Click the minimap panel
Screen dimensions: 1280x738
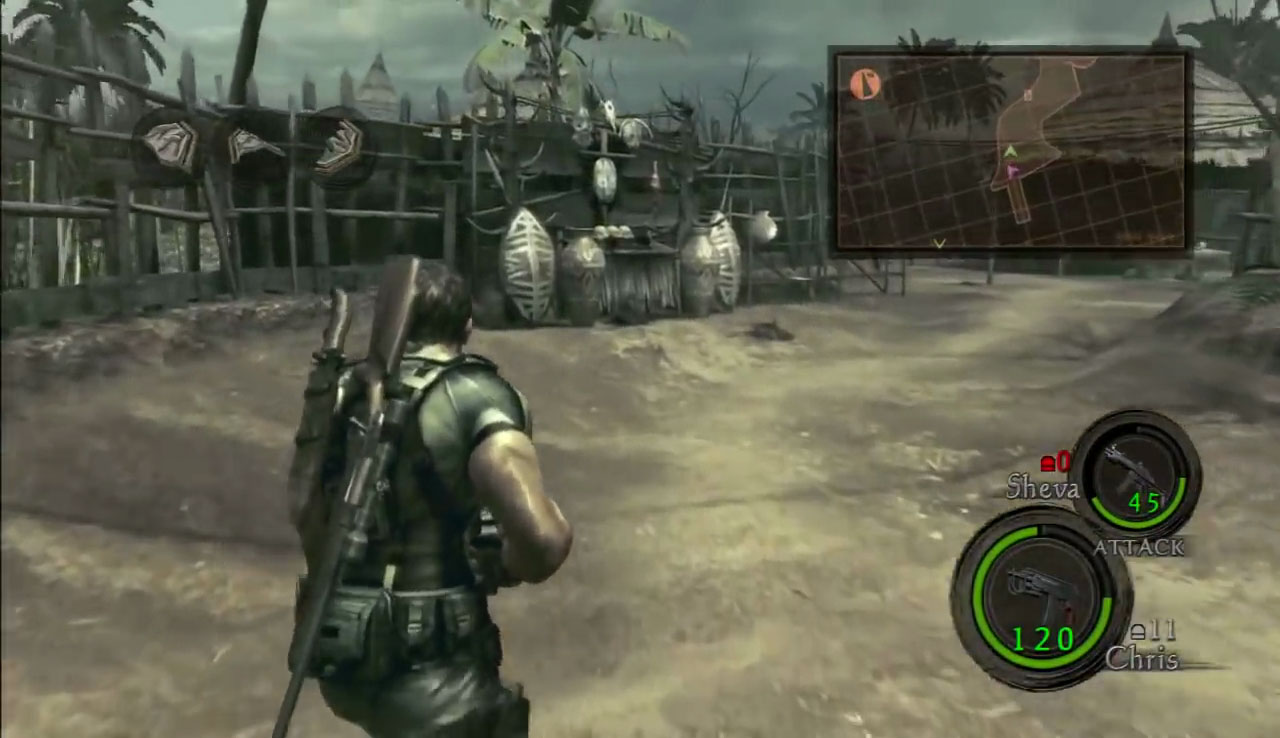(1010, 152)
